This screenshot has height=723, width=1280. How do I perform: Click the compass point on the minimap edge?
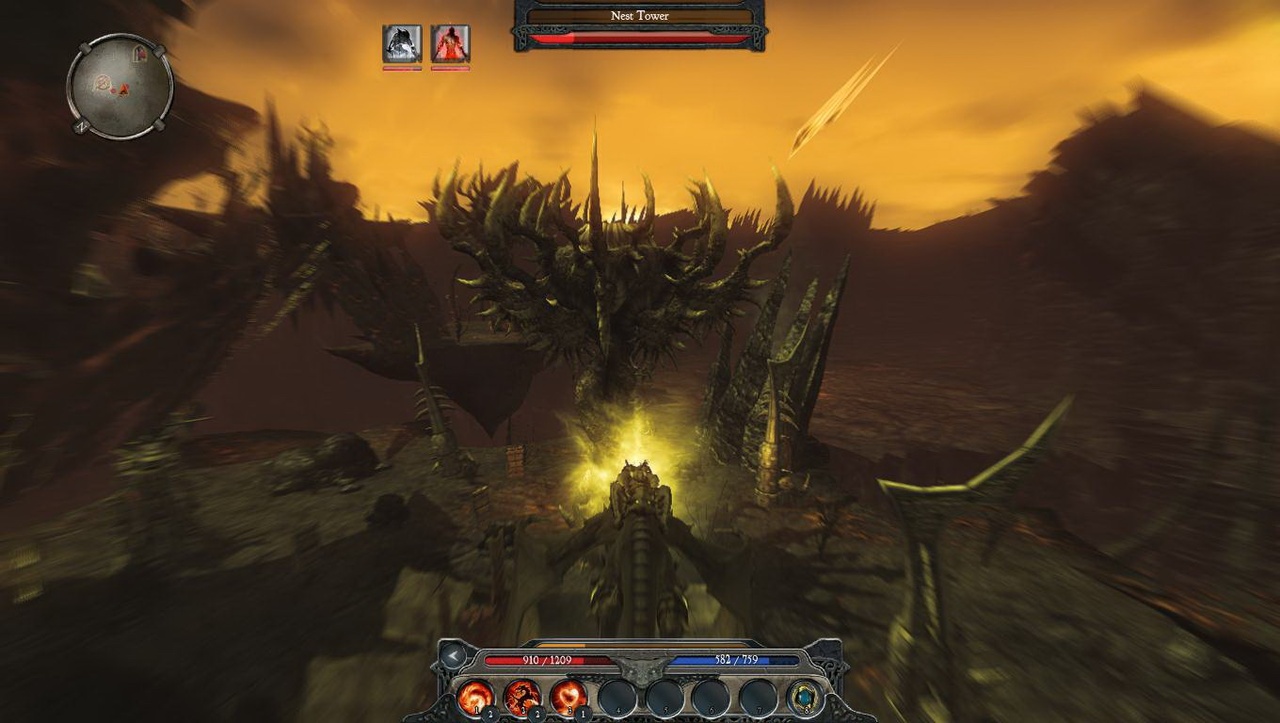coord(82,126)
